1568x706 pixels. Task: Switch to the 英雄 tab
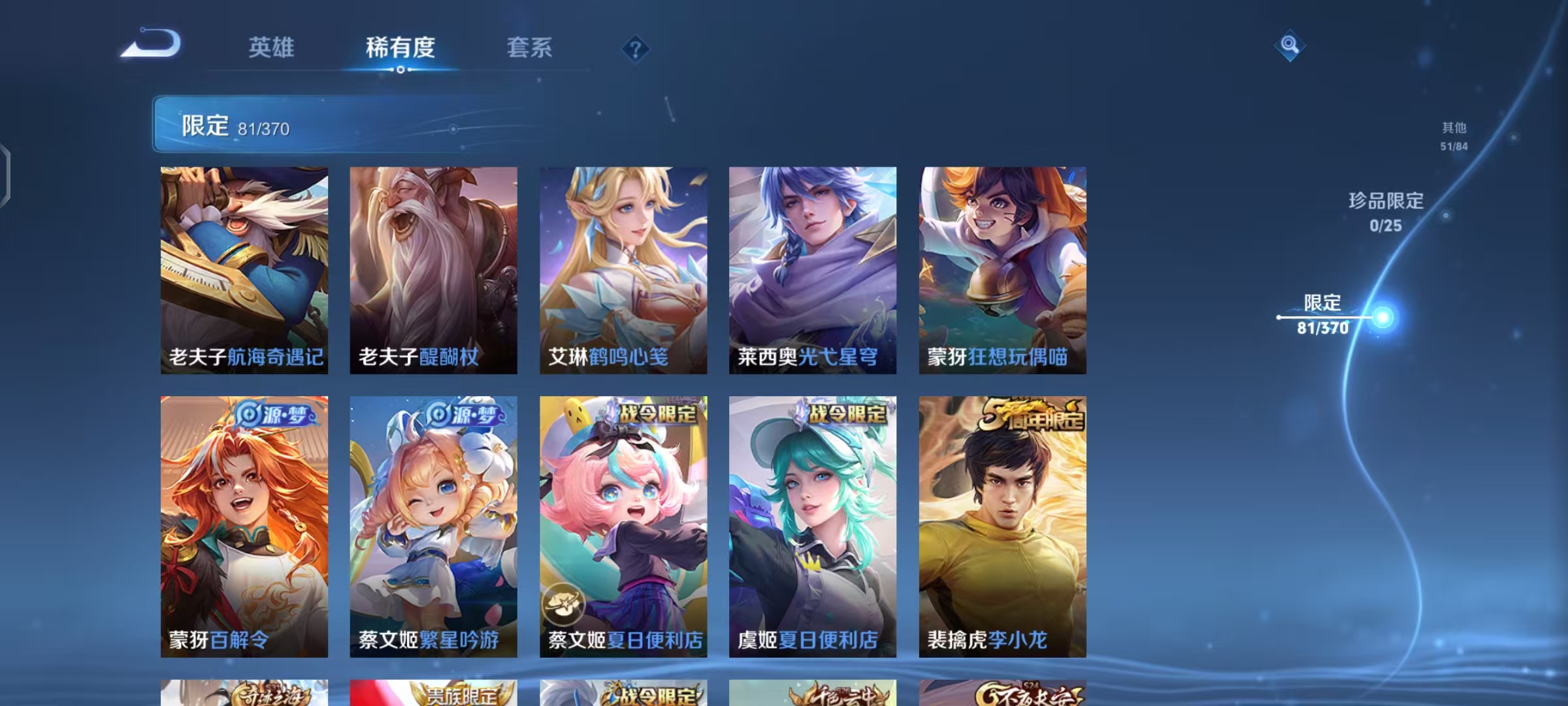[x=272, y=47]
